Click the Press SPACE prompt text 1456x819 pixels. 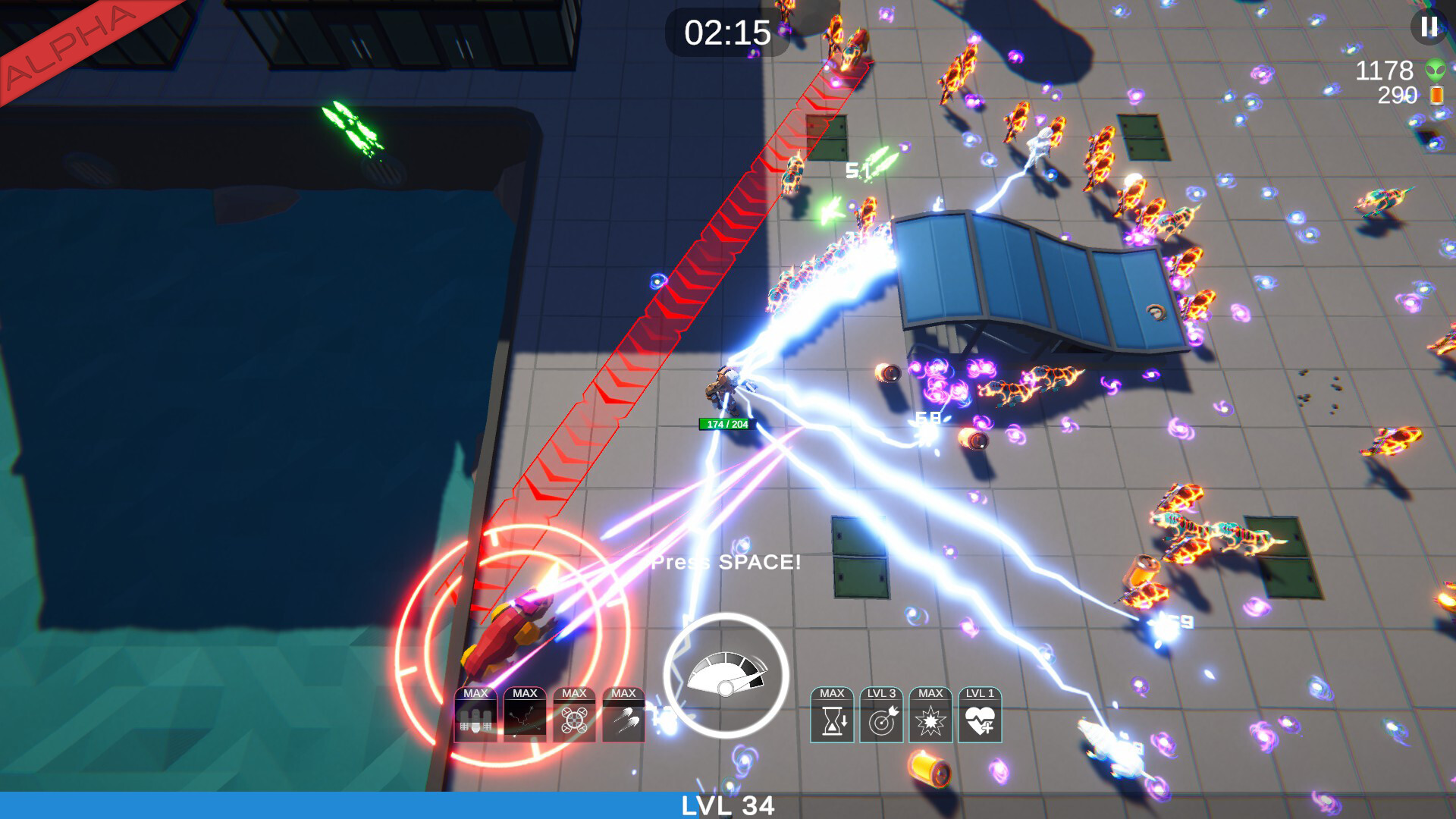click(725, 563)
